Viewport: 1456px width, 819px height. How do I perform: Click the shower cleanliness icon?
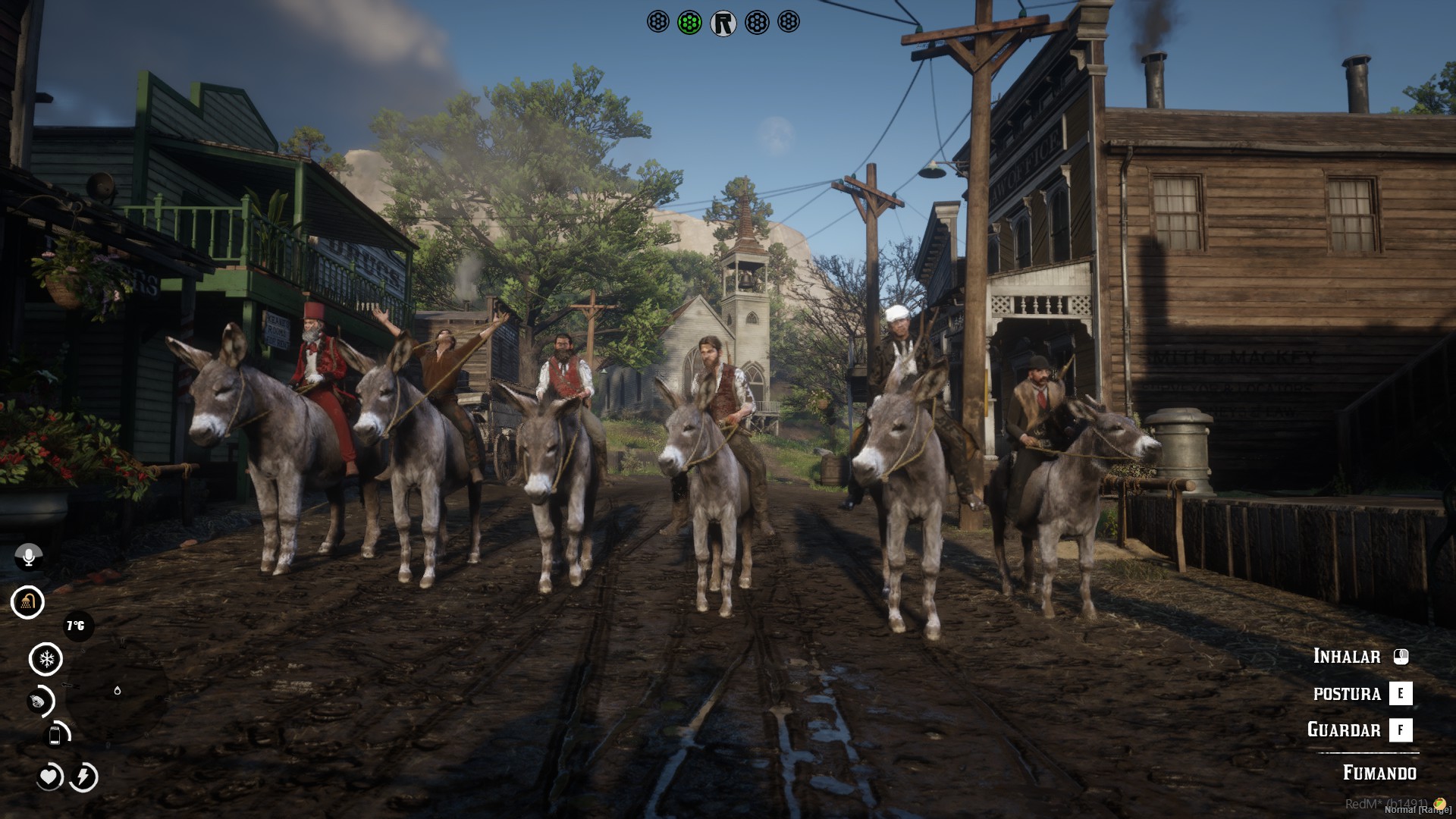click(28, 602)
